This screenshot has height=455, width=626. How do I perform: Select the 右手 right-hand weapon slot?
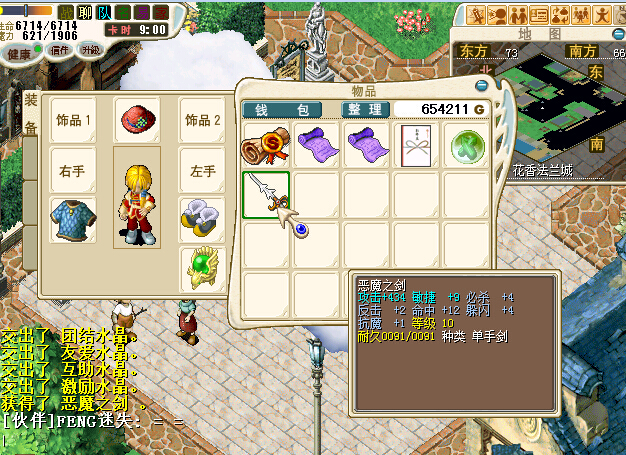pos(72,171)
